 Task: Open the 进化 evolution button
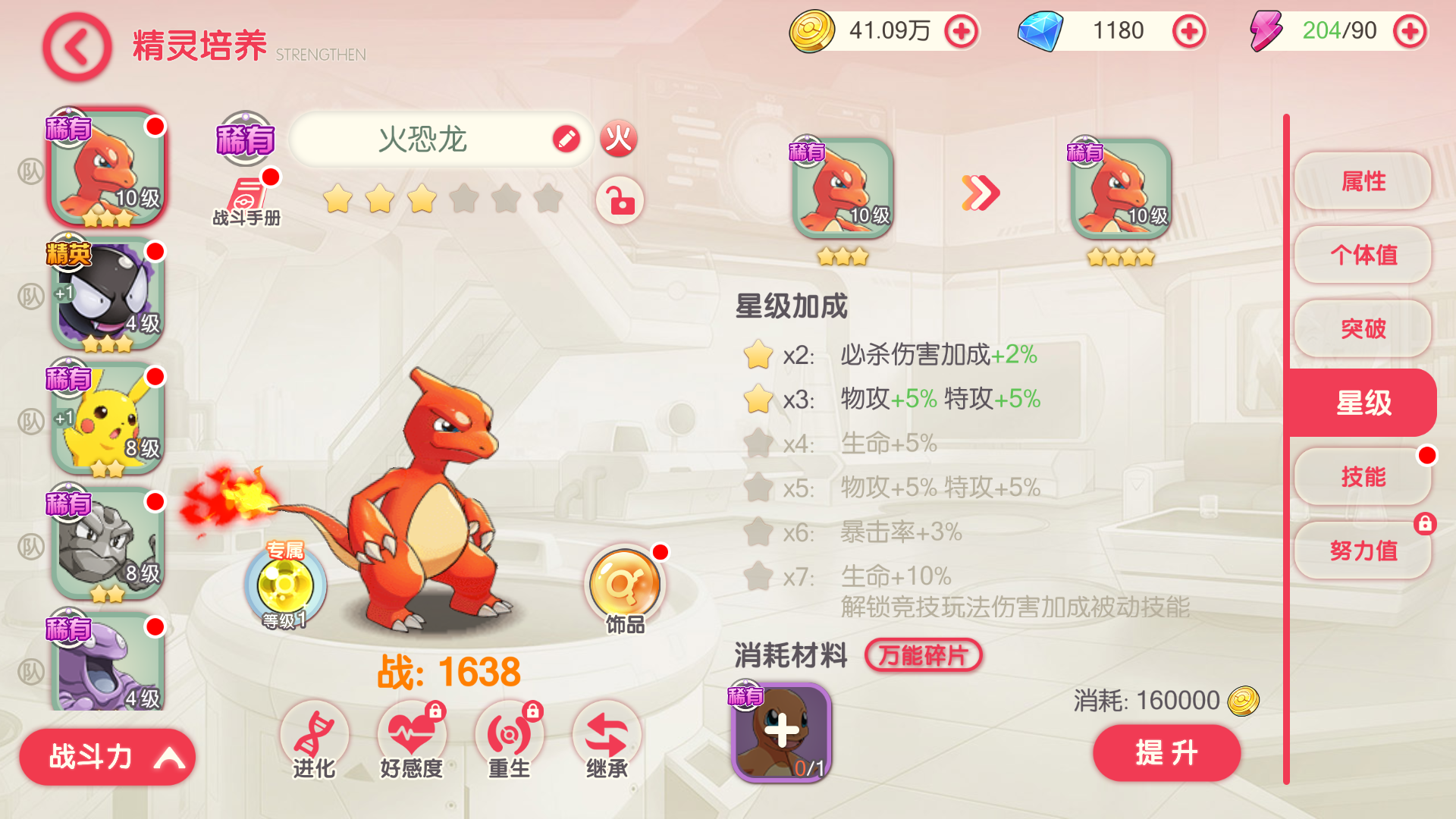tap(314, 742)
